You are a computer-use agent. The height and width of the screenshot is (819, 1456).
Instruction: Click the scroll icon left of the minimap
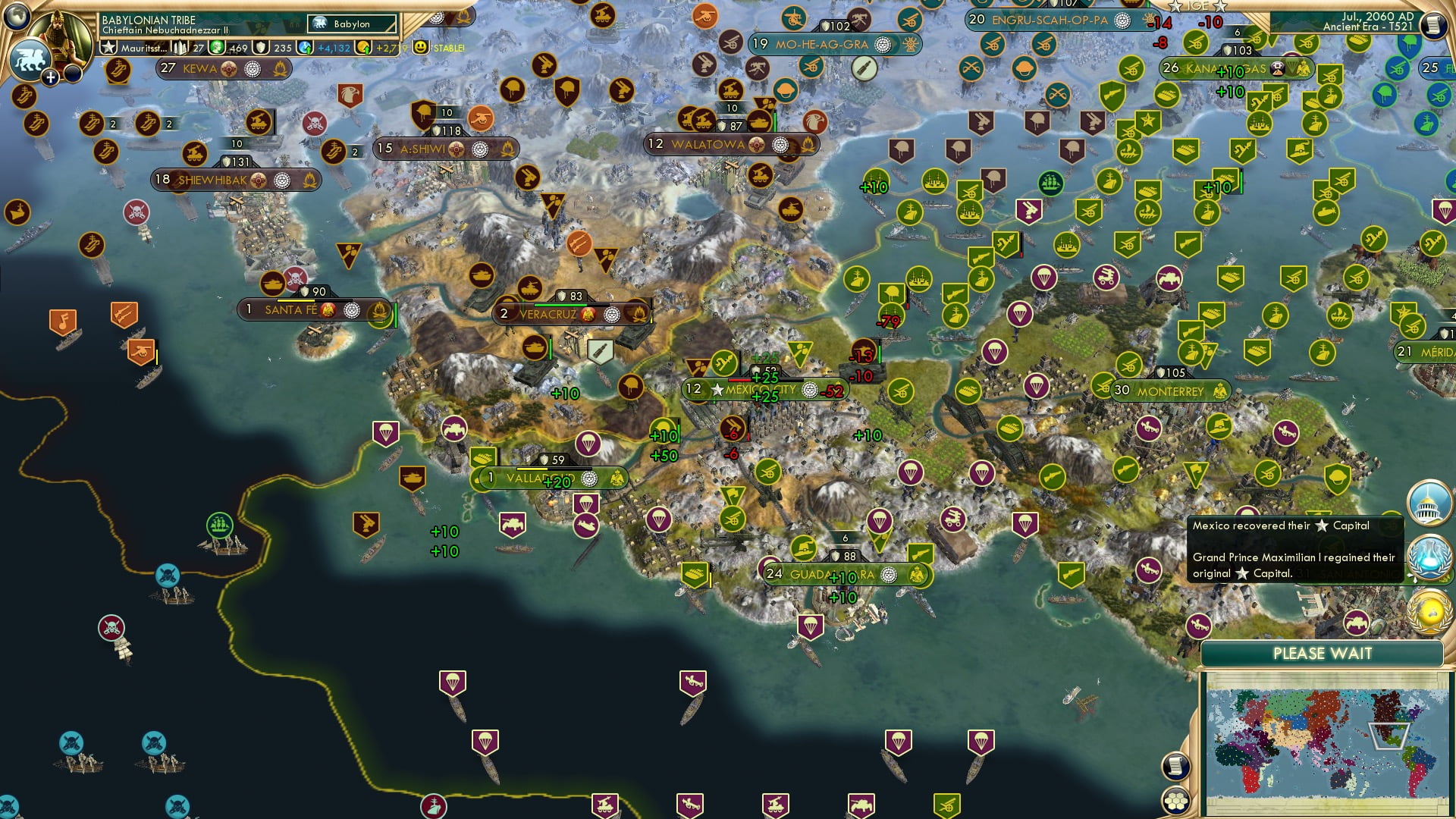(x=1175, y=767)
